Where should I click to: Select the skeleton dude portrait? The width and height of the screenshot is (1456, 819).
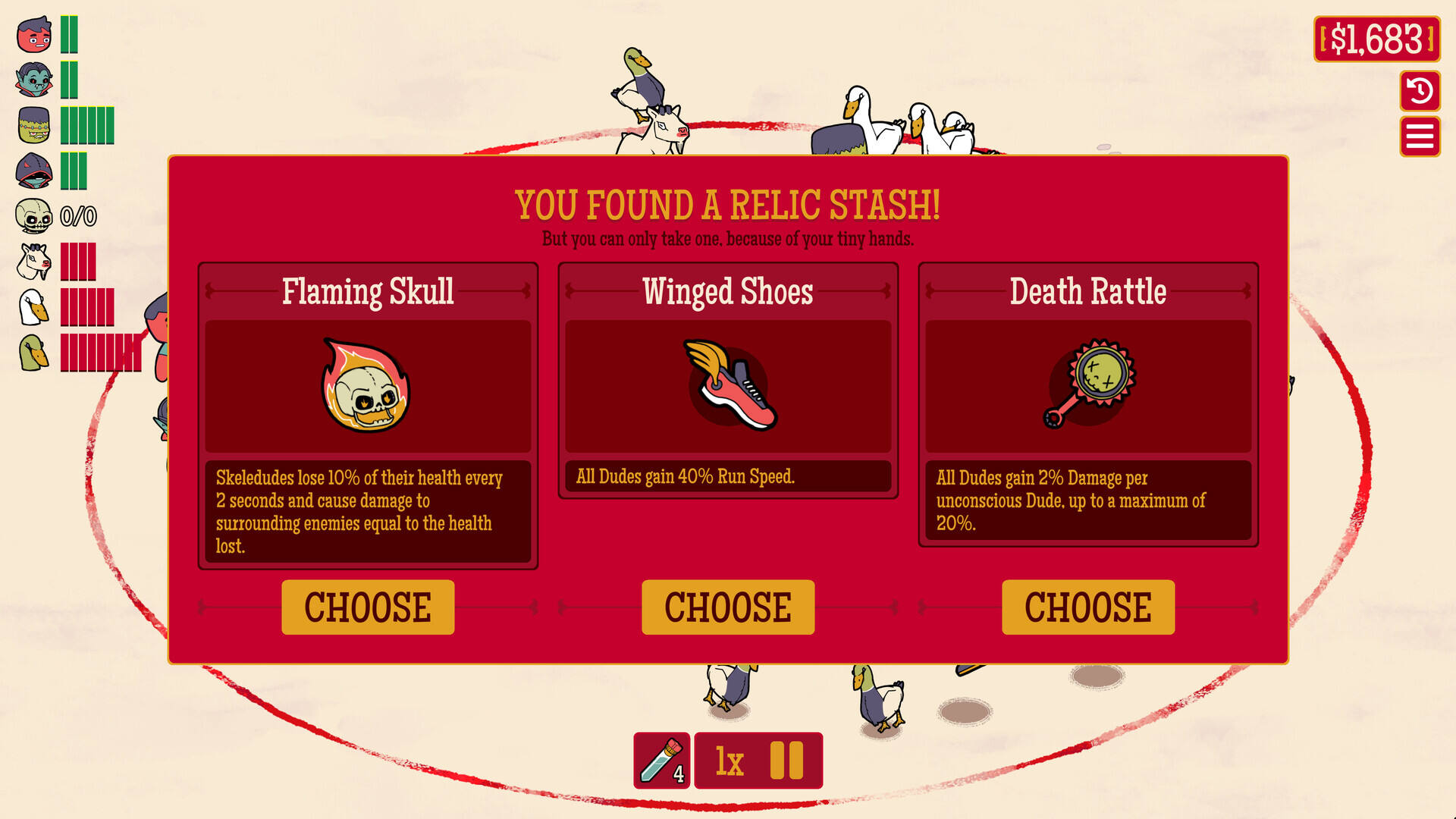coord(34,217)
